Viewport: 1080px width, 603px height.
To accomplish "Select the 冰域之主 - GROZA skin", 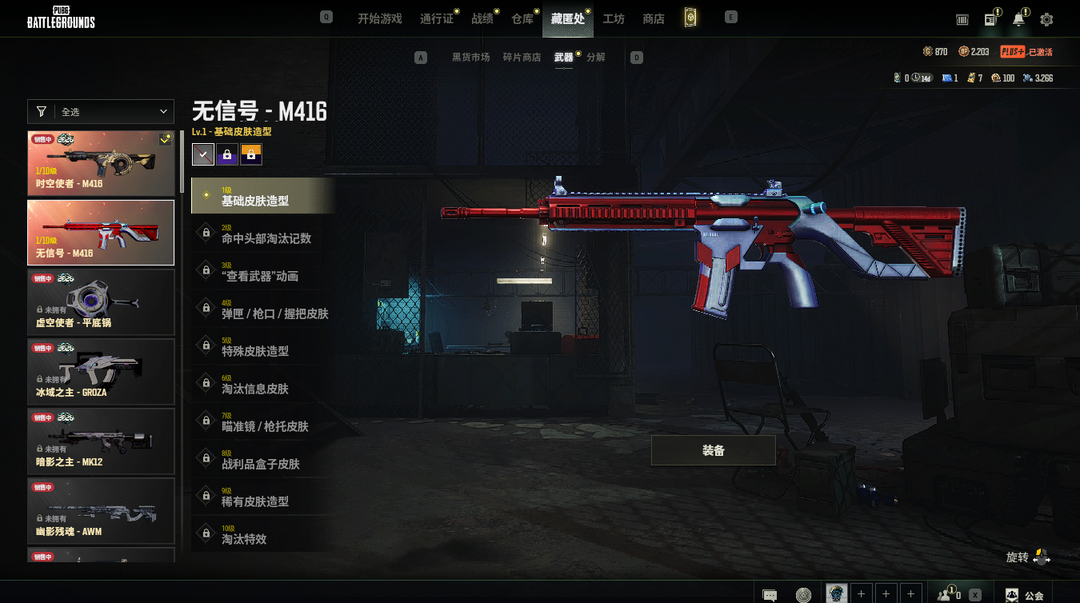I will (x=101, y=371).
